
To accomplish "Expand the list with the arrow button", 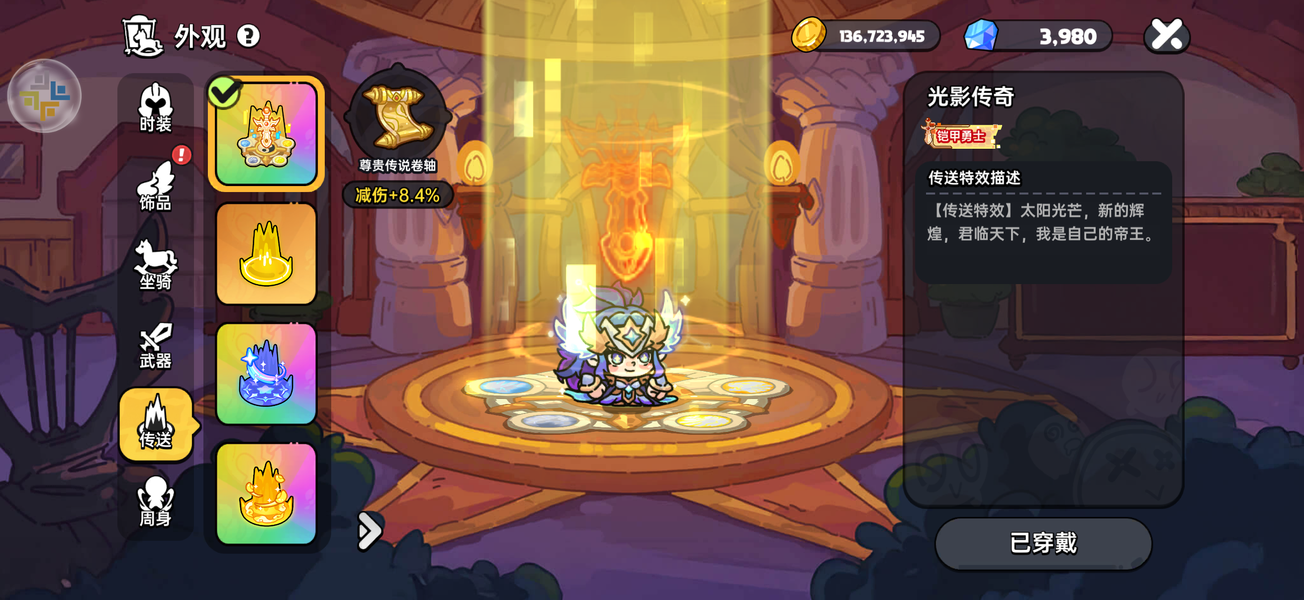I will pyautogui.click(x=369, y=531).
